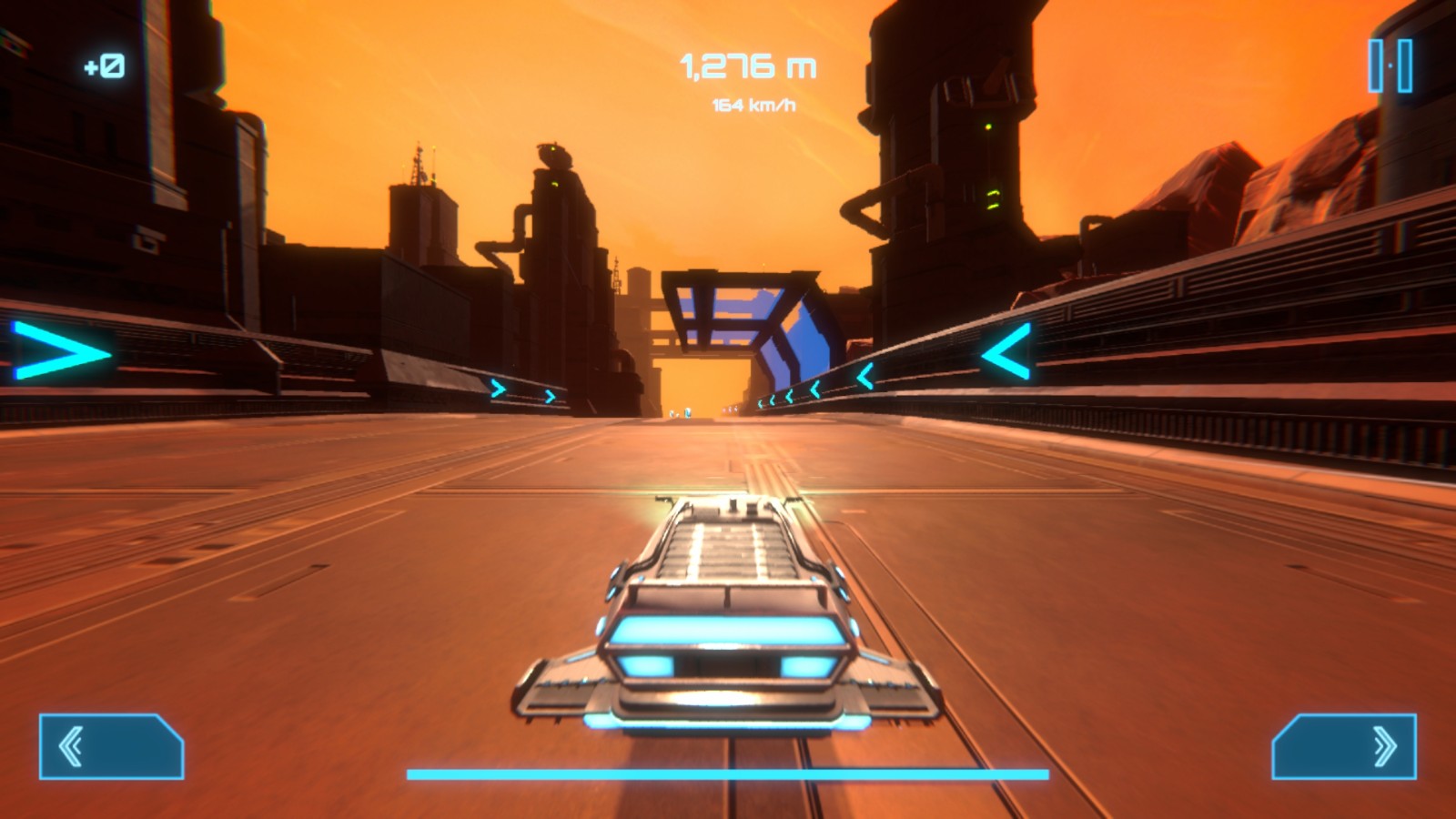Click the leftward arrow inside bottom-left steer control
1456x819 pixels.
tap(73, 746)
